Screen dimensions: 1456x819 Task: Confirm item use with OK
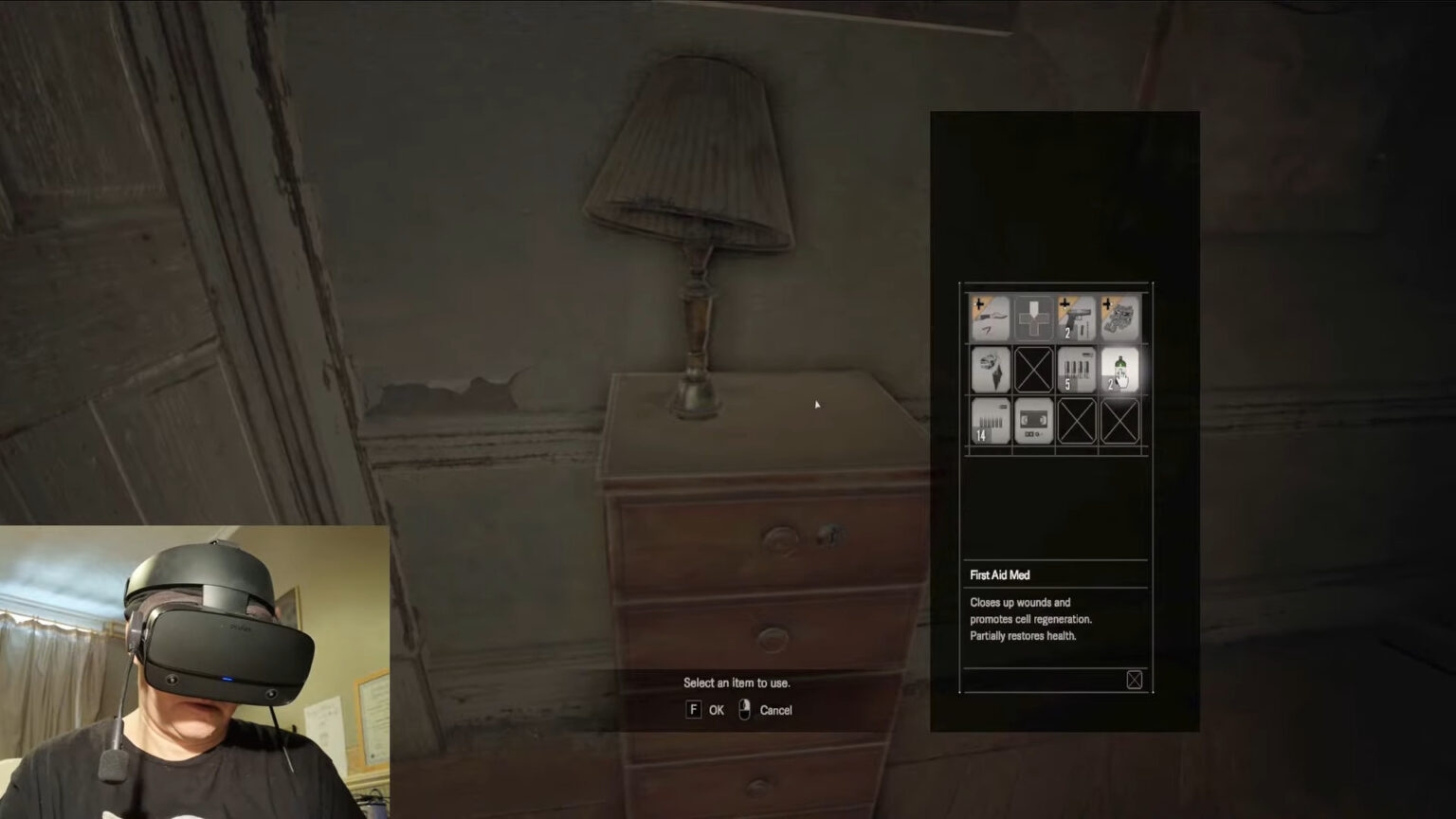click(716, 710)
